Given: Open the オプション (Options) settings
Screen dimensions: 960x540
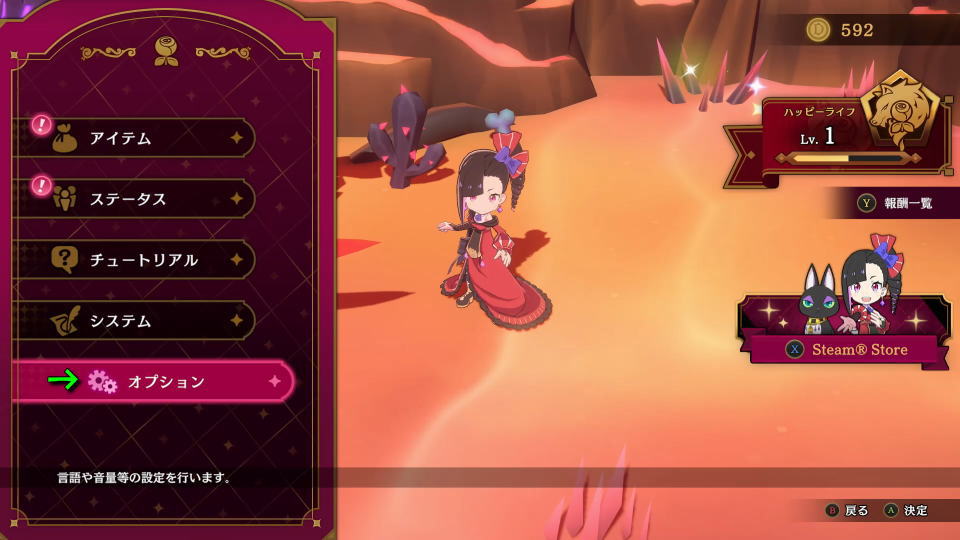Looking at the screenshot, I should (x=160, y=381).
